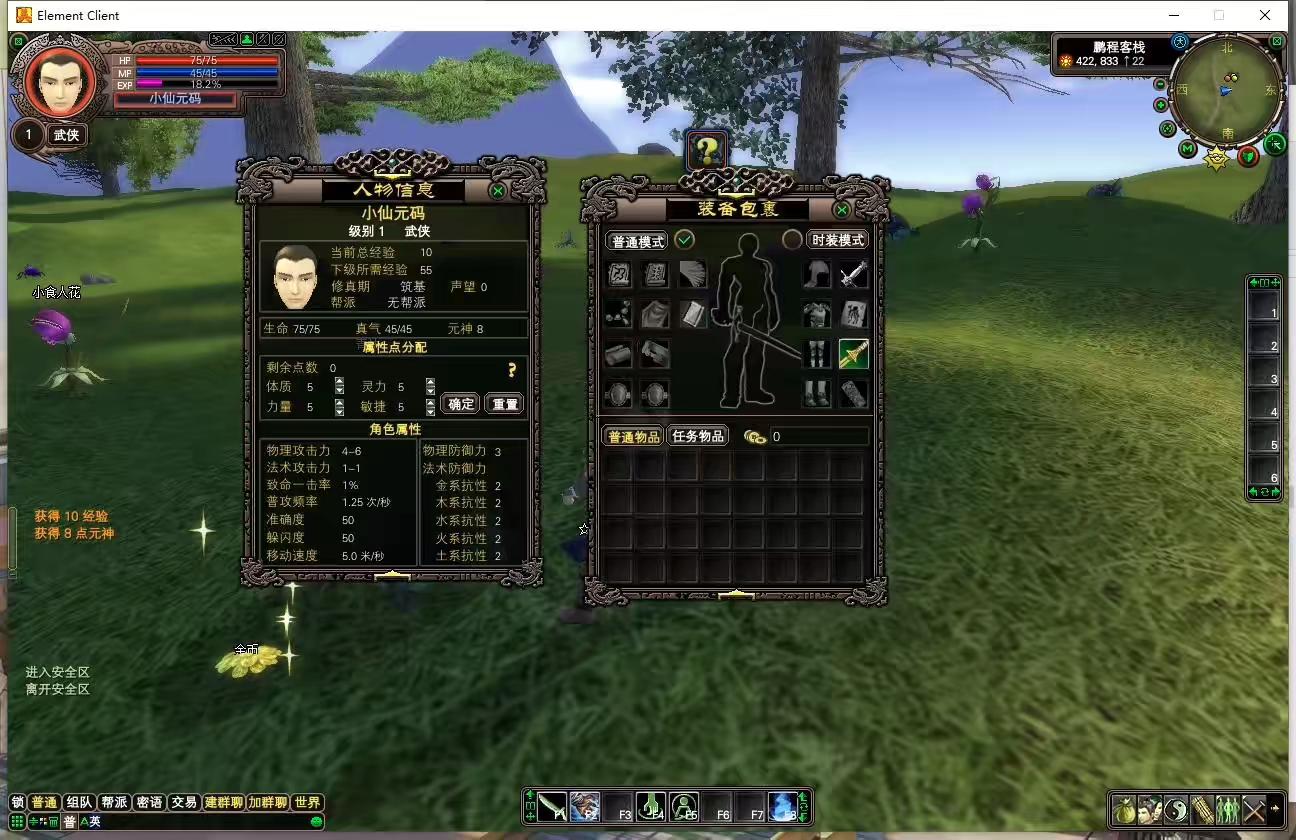Viewport: 1296px width, 840px height.
Task: Open the bag icon in the bottom-right bar
Action: (1124, 810)
